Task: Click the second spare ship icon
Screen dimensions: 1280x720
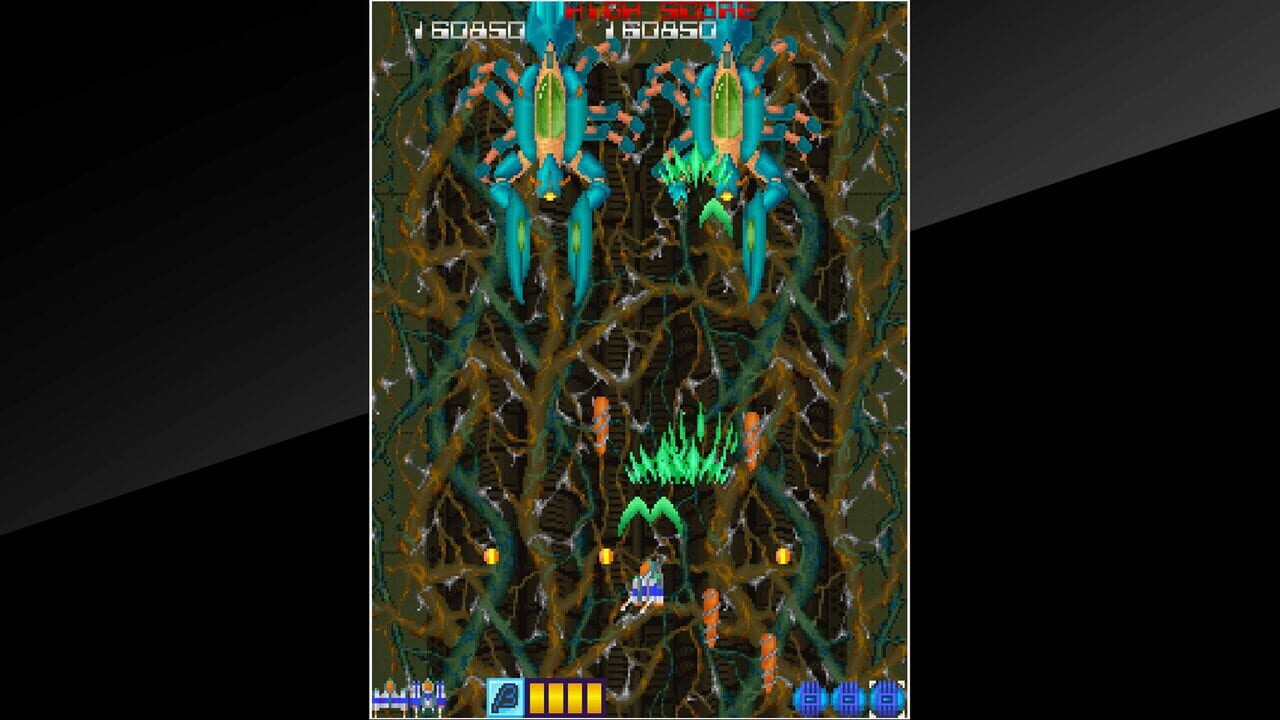Action: (426, 698)
